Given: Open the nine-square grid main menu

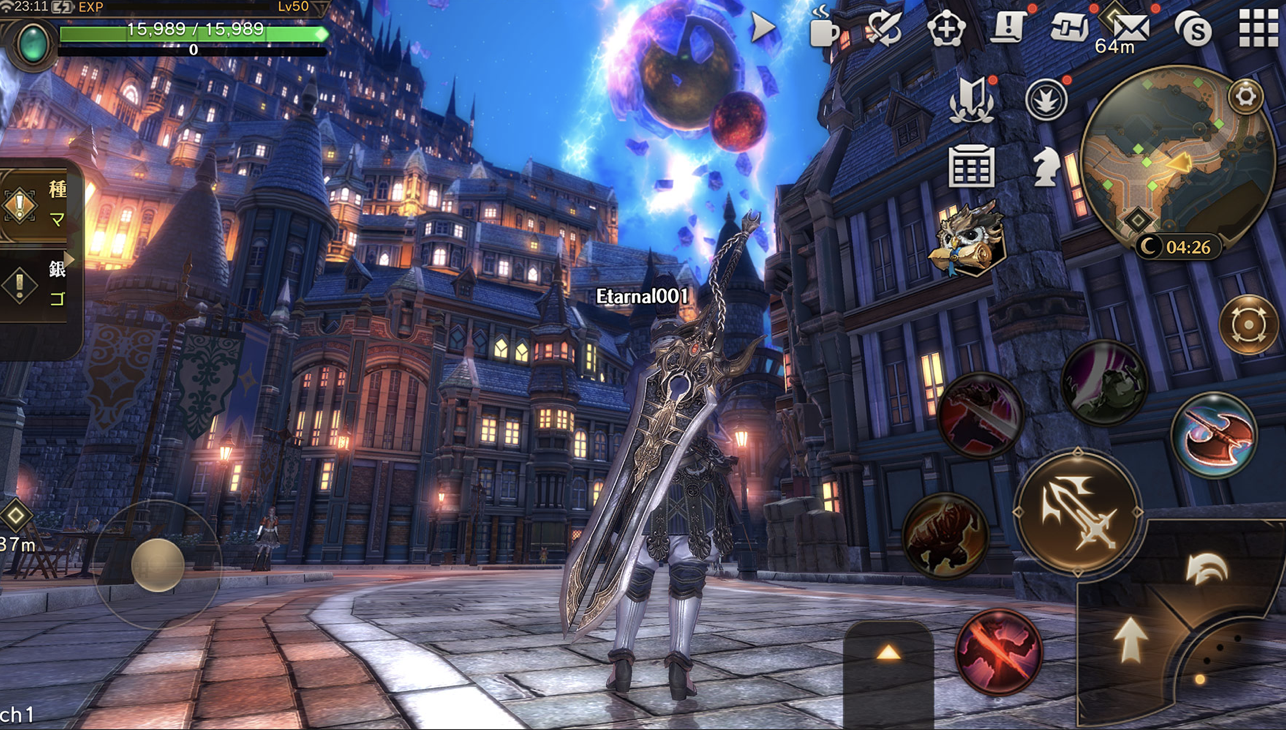Looking at the screenshot, I should [x=1258, y=30].
